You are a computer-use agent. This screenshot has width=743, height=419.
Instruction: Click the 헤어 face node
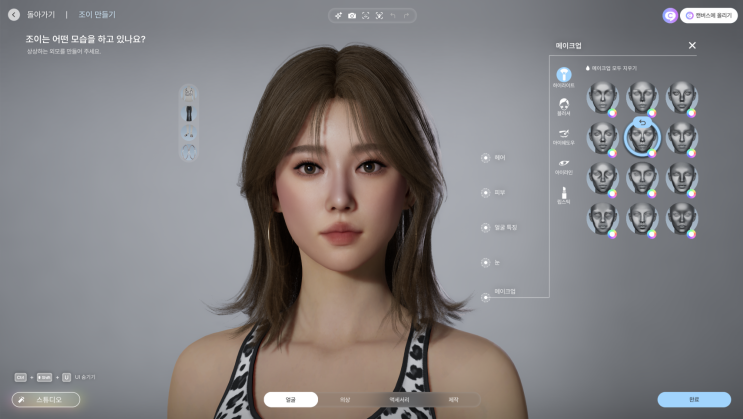pos(486,157)
